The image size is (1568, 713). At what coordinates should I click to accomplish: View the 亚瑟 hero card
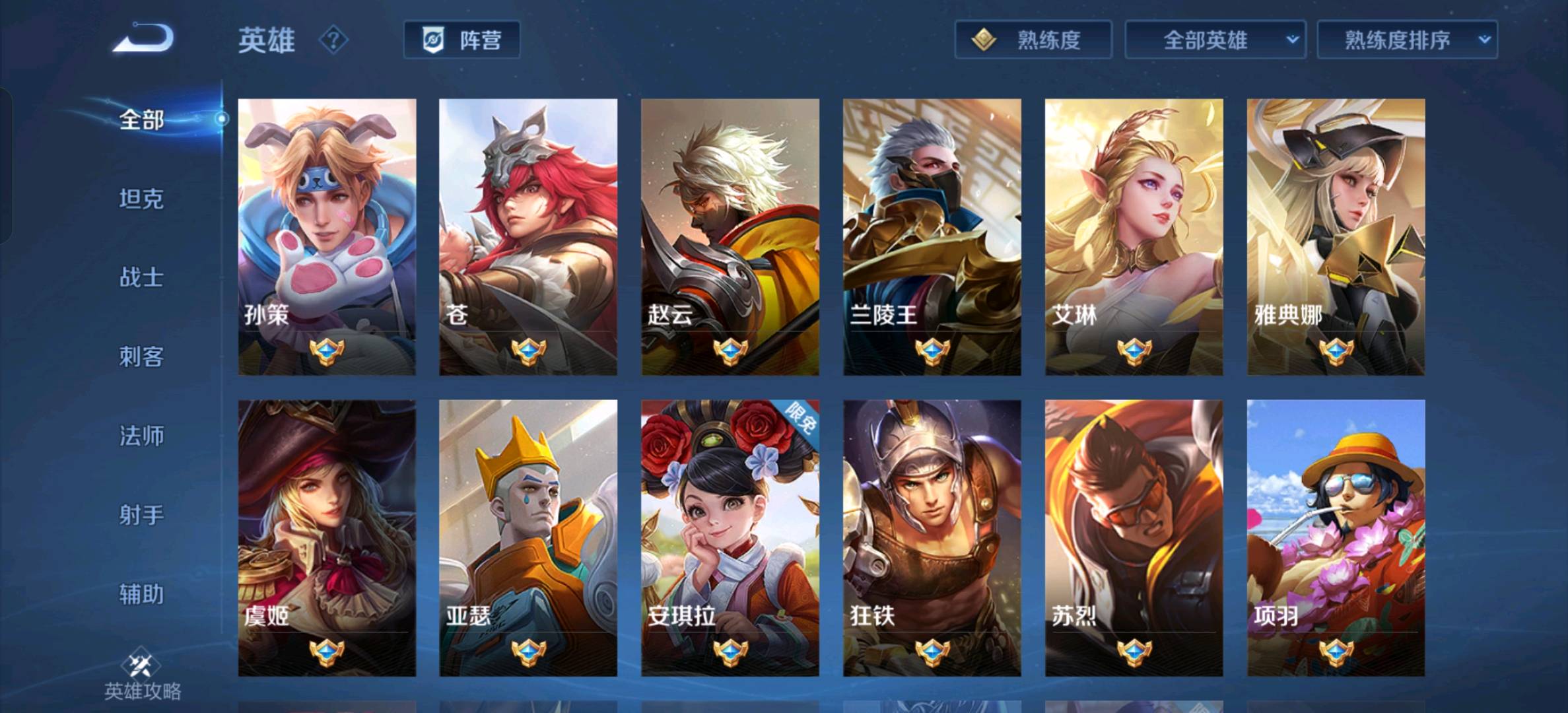tap(528, 537)
